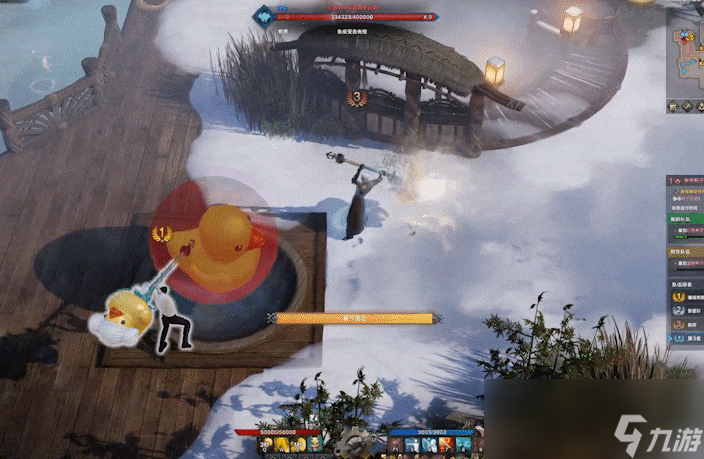The image size is (704, 459).
Task: Use the dark red first skill beside the blue bar
Action: point(396,443)
